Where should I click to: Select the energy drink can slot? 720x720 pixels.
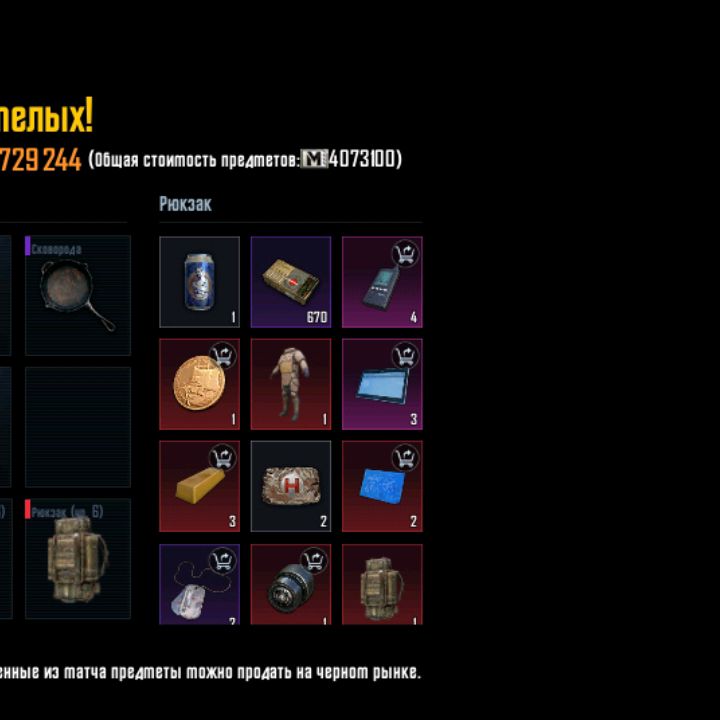coord(200,282)
